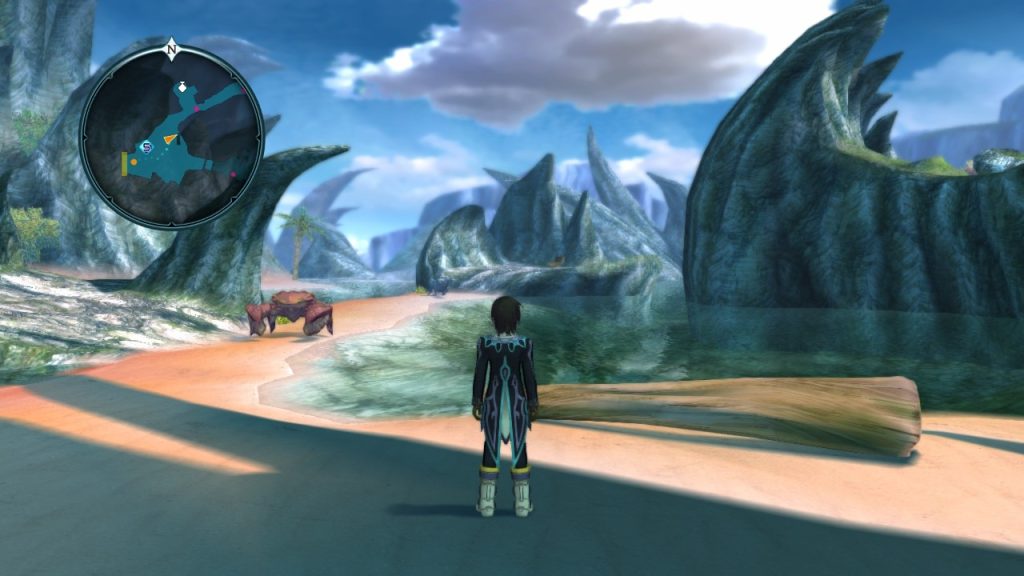
Task: Click the yellow exit bar on minimap
Action: pyautogui.click(x=124, y=165)
